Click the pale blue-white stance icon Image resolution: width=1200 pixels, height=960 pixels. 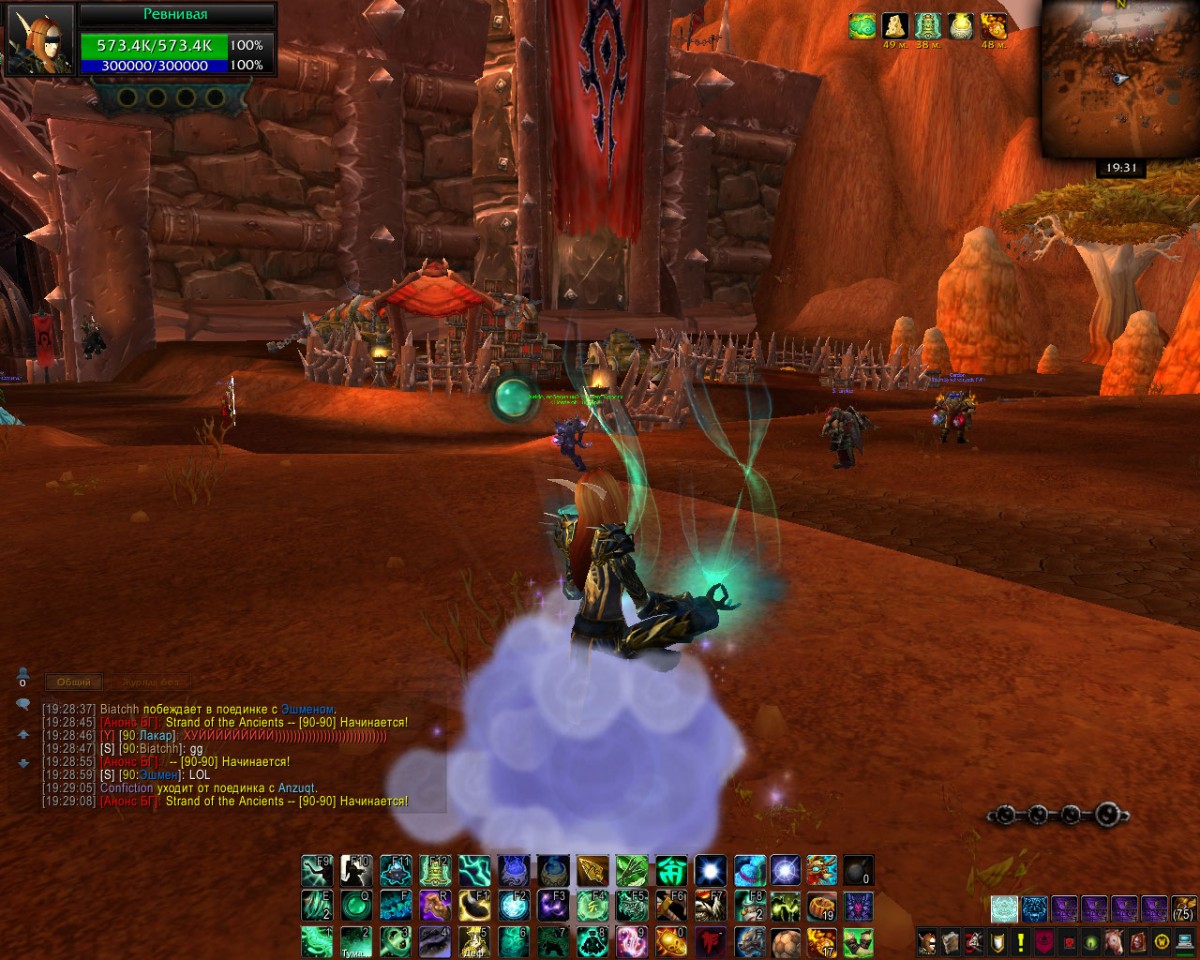1004,909
